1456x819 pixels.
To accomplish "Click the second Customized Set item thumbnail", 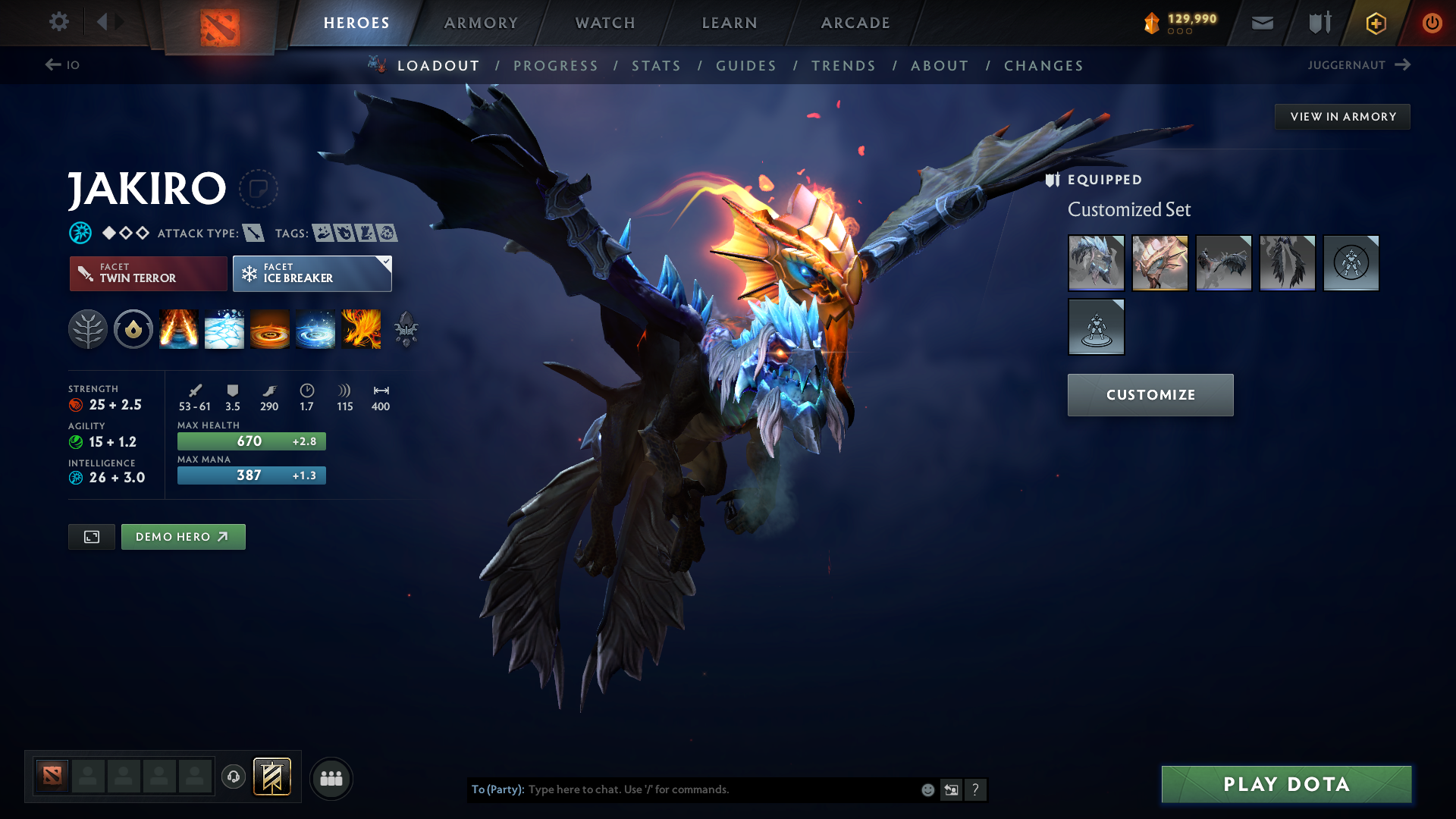I will click(1159, 263).
